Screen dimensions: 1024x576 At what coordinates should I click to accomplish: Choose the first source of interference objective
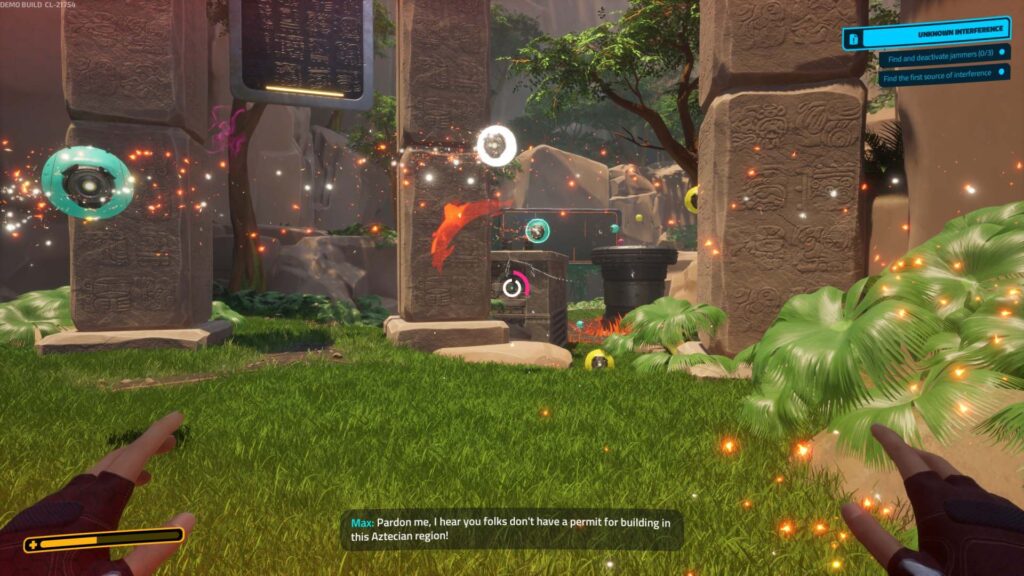point(943,74)
